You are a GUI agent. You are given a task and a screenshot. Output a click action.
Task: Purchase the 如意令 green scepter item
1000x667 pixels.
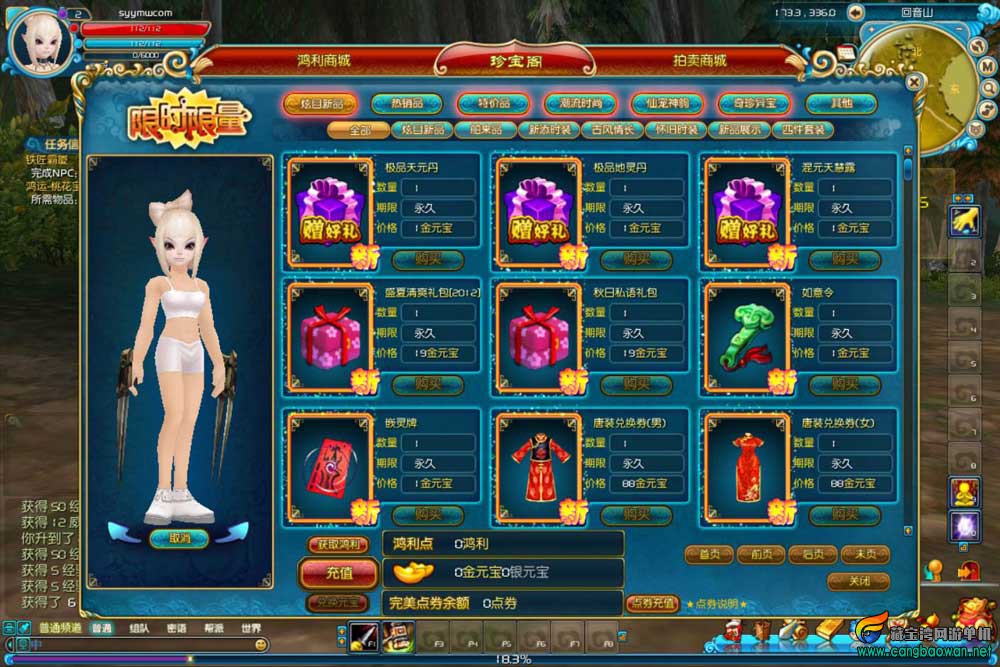[x=845, y=383]
